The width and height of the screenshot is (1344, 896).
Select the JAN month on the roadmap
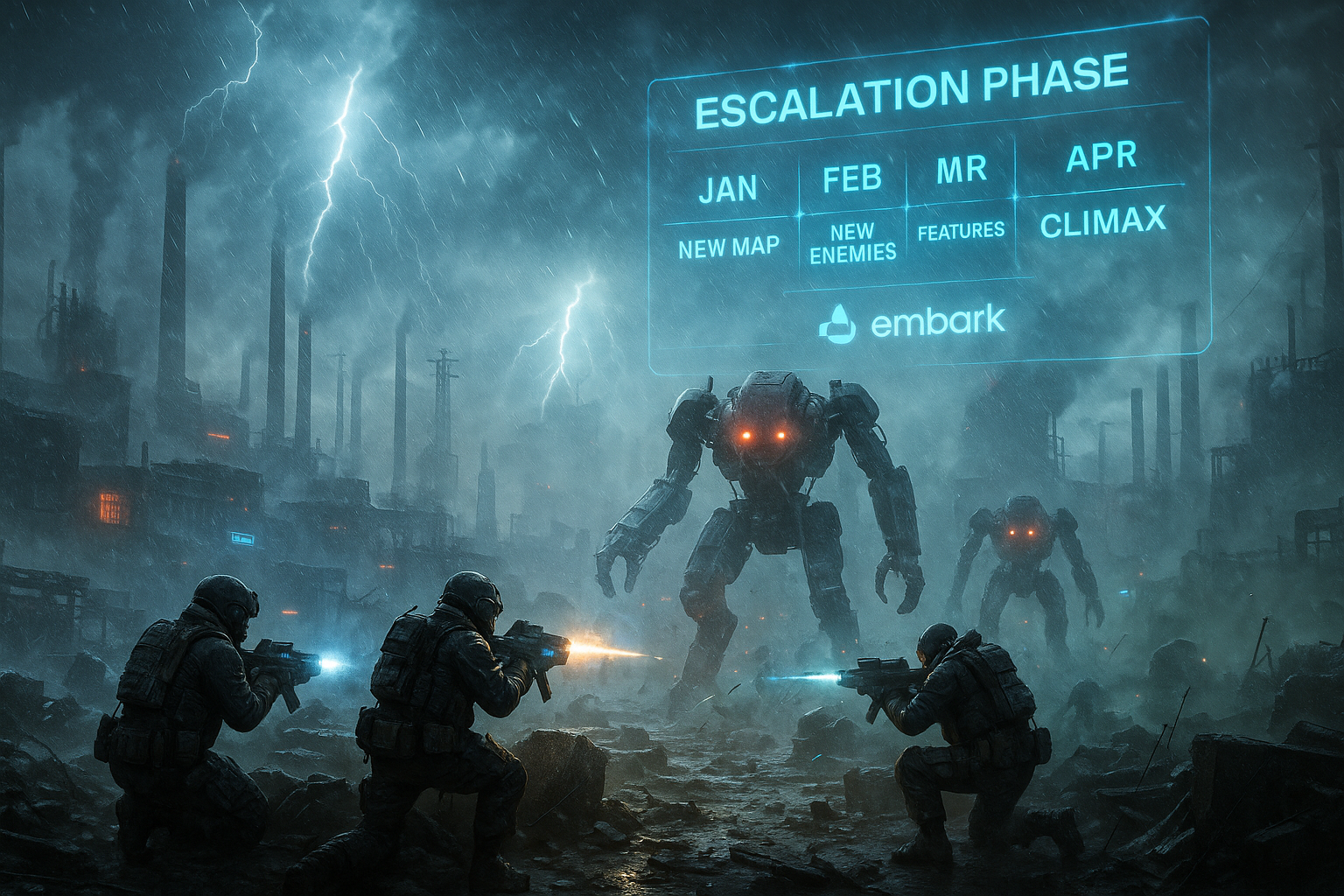coord(728,188)
